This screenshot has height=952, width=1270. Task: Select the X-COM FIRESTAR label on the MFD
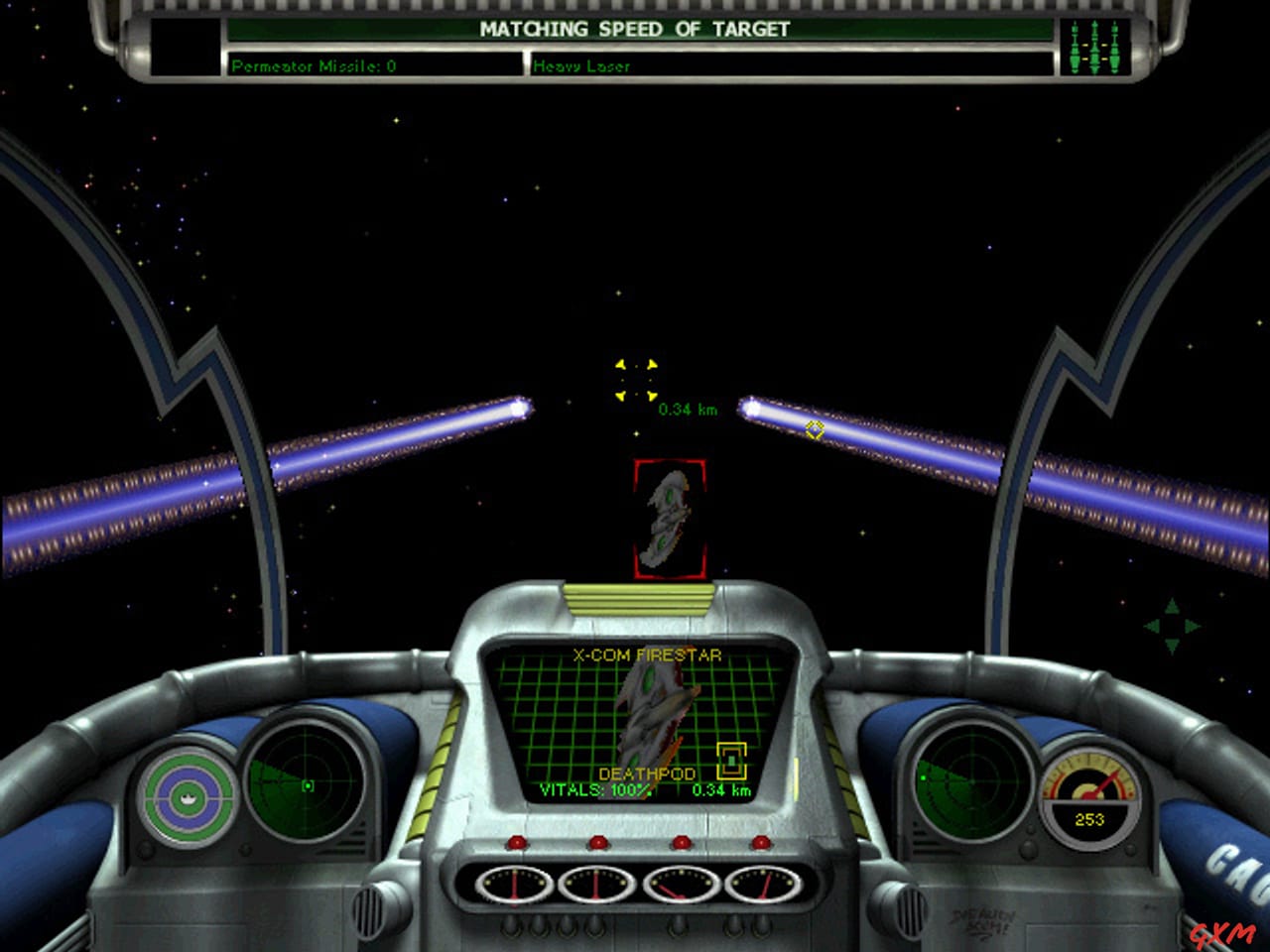[x=646, y=654]
